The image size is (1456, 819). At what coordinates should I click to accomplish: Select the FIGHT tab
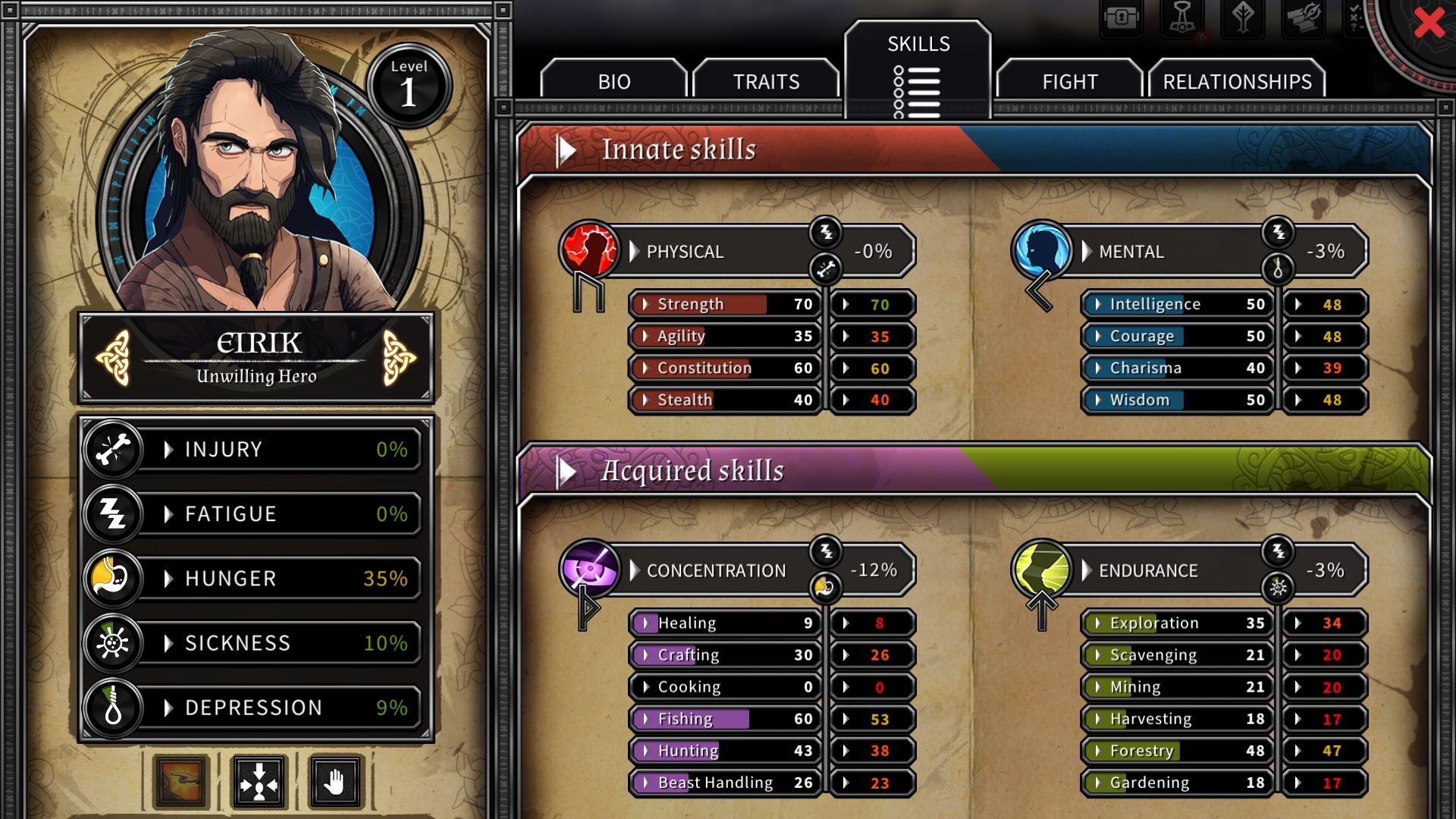tap(1069, 81)
